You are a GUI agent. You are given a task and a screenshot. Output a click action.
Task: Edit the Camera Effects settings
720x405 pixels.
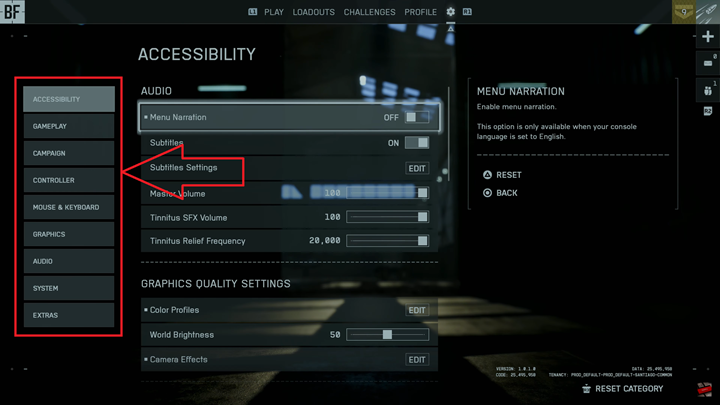[x=417, y=359]
